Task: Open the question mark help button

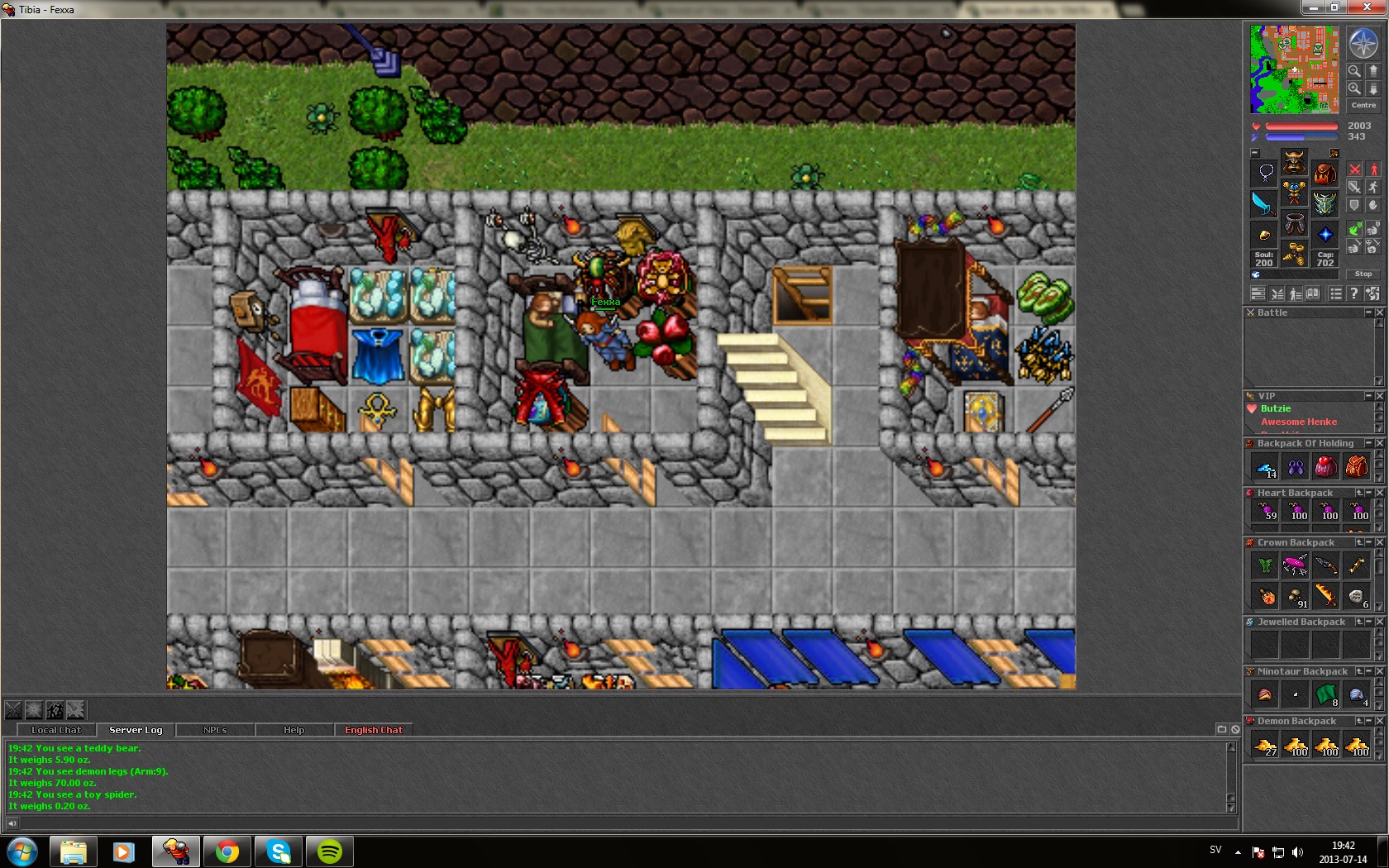Action: coord(1353,293)
